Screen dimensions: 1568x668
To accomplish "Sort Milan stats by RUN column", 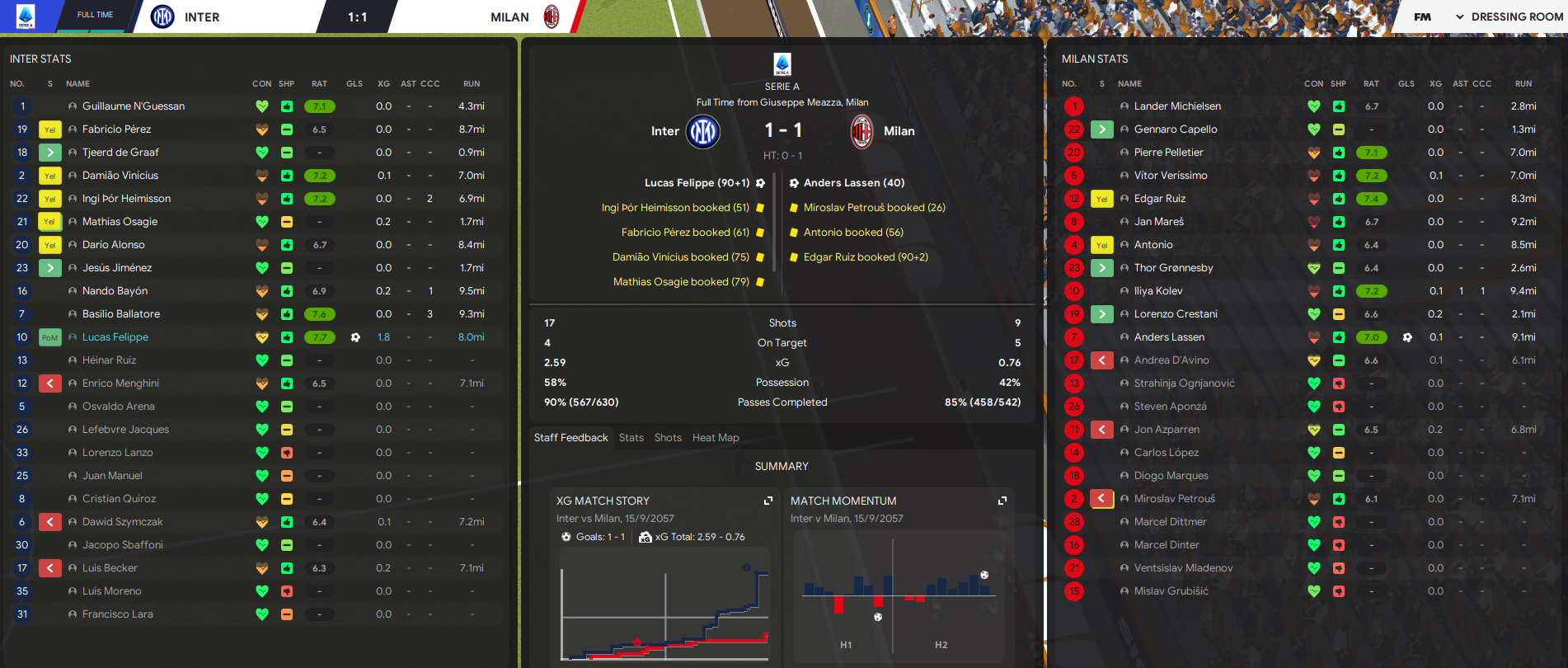I will click(x=1523, y=84).
